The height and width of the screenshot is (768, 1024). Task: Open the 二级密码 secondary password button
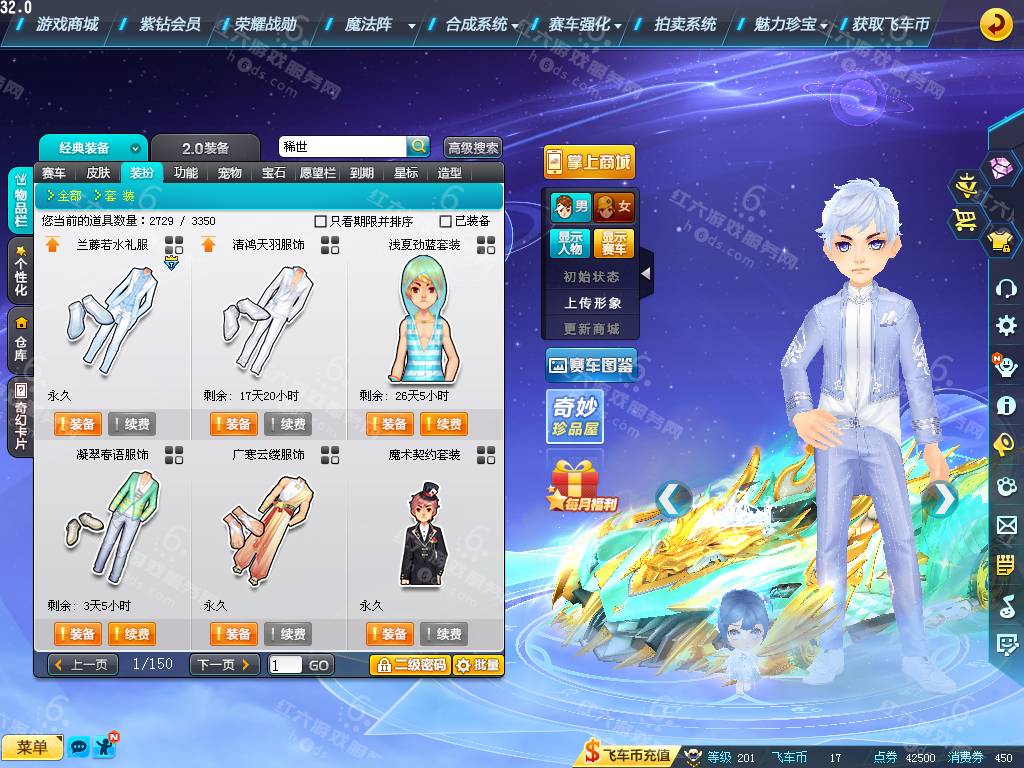pyautogui.click(x=410, y=665)
